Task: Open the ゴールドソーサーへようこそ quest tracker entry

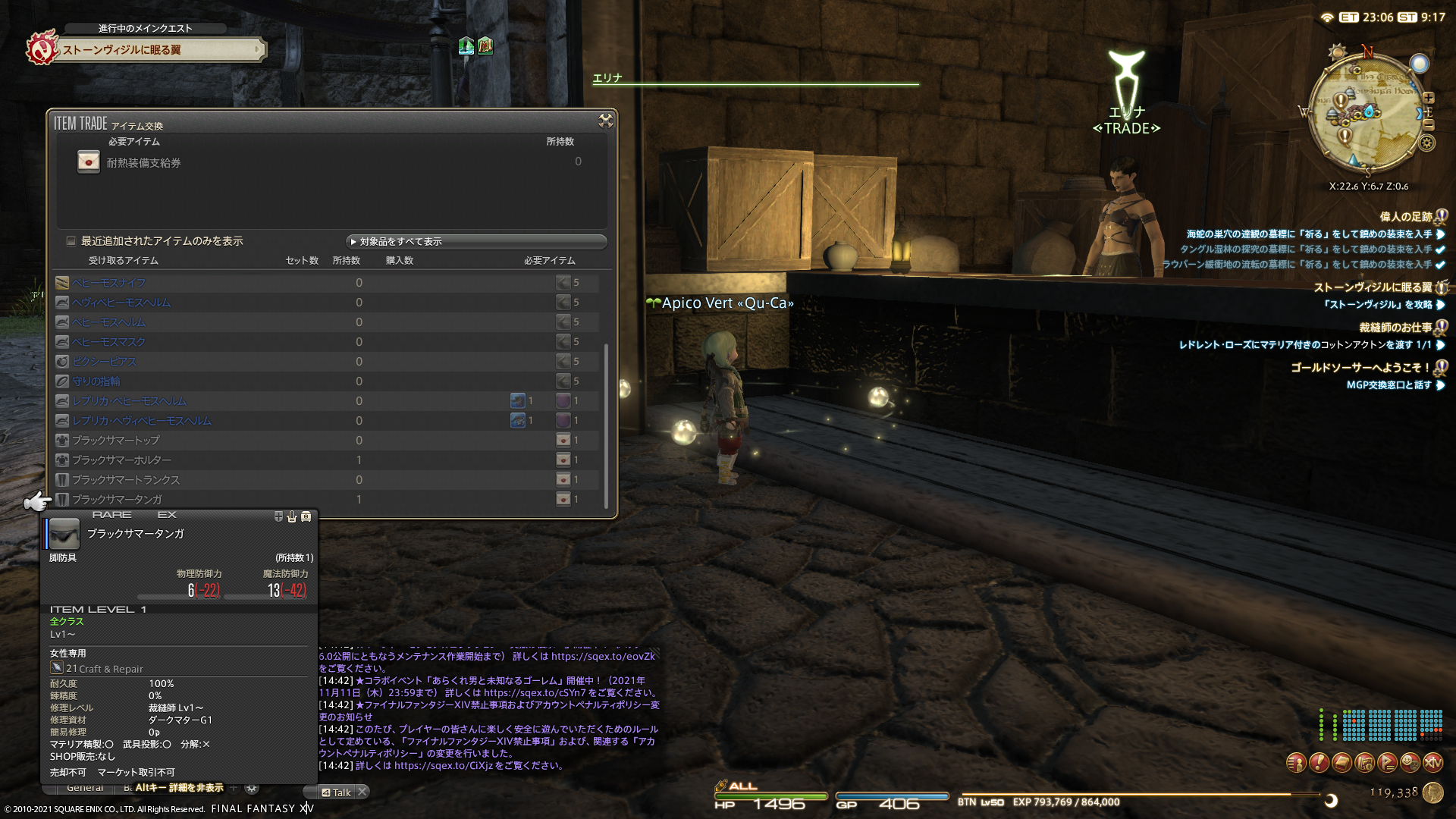Action: [x=1360, y=367]
